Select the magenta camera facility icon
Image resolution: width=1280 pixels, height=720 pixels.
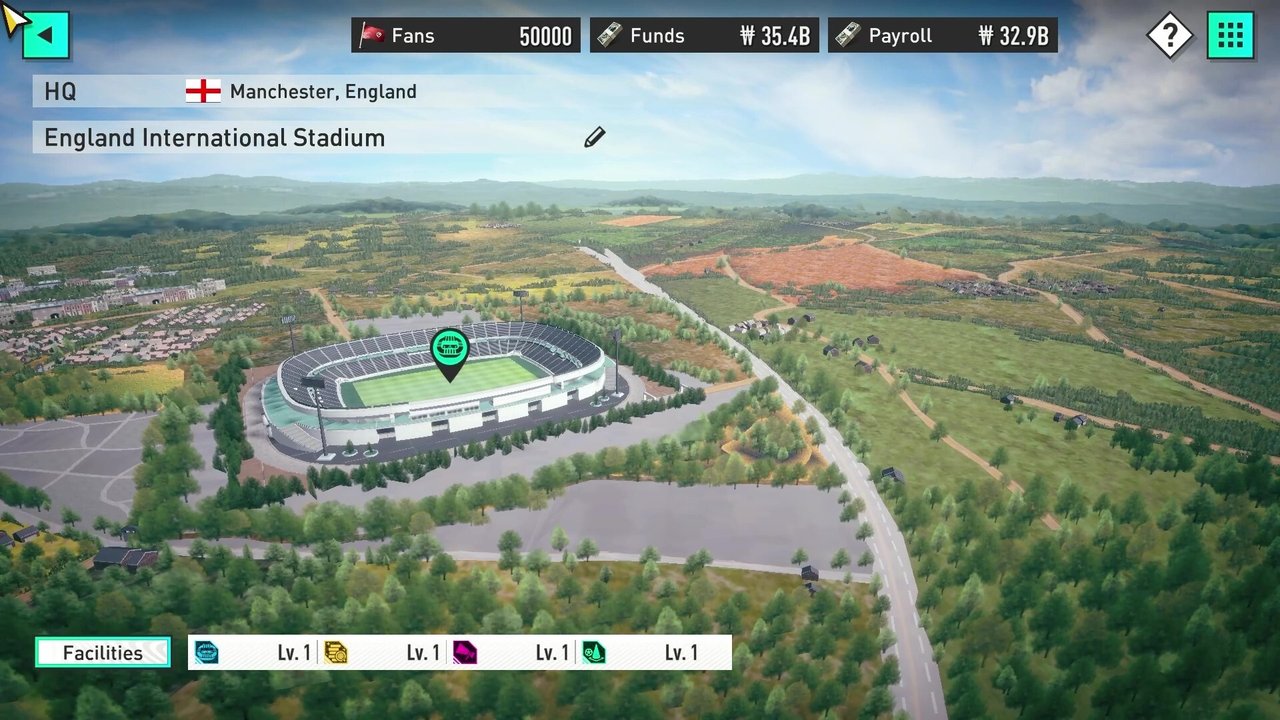[x=464, y=653]
